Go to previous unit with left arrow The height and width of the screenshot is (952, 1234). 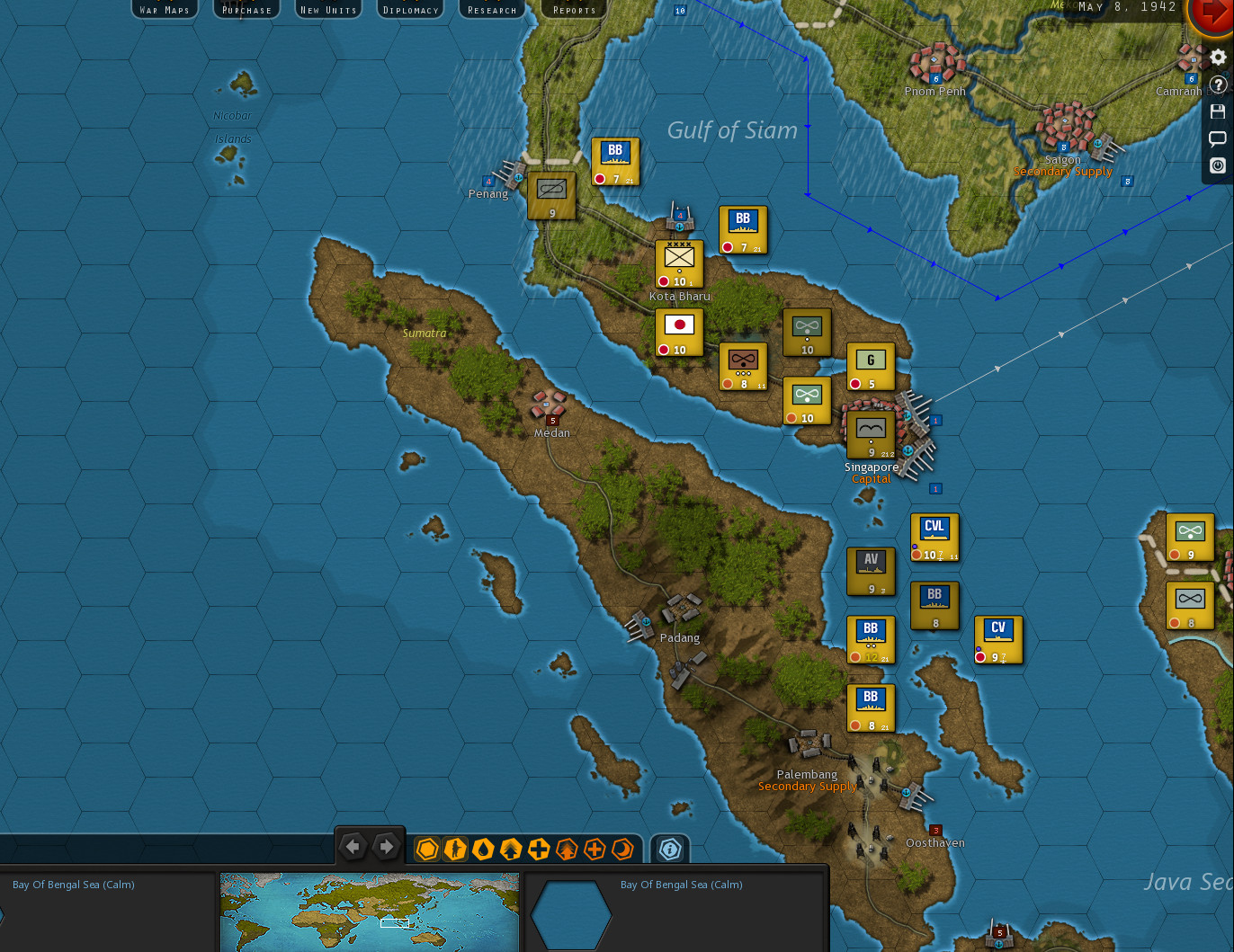pyautogui.click(x=353, y=846)
